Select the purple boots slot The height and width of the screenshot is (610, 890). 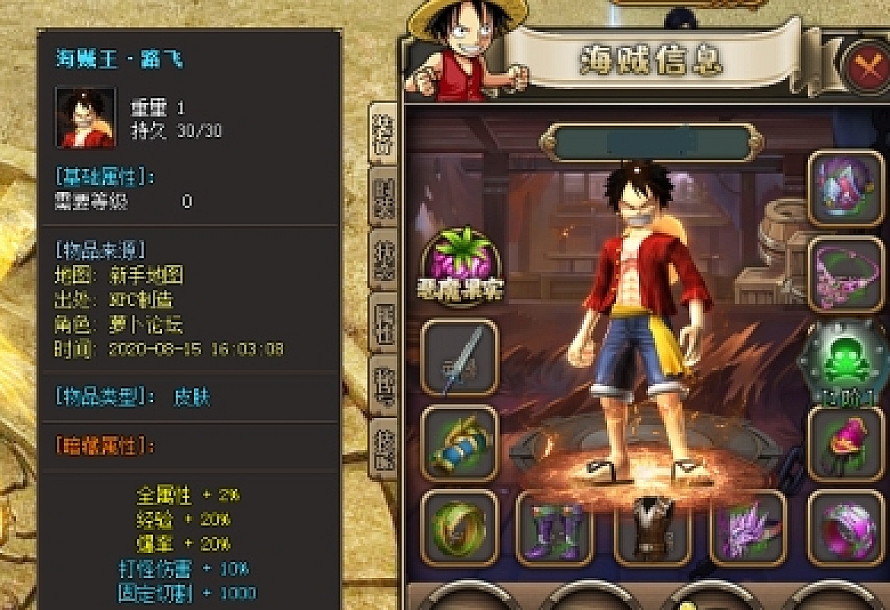click(x=553, y=526)
